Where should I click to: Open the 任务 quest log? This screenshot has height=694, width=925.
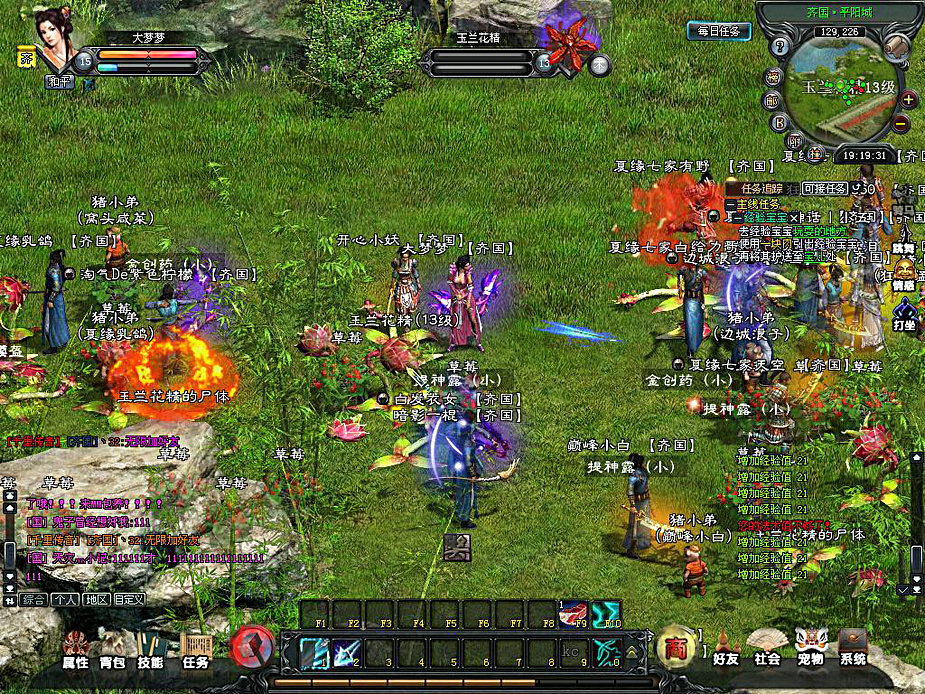[x=195, y=649]
